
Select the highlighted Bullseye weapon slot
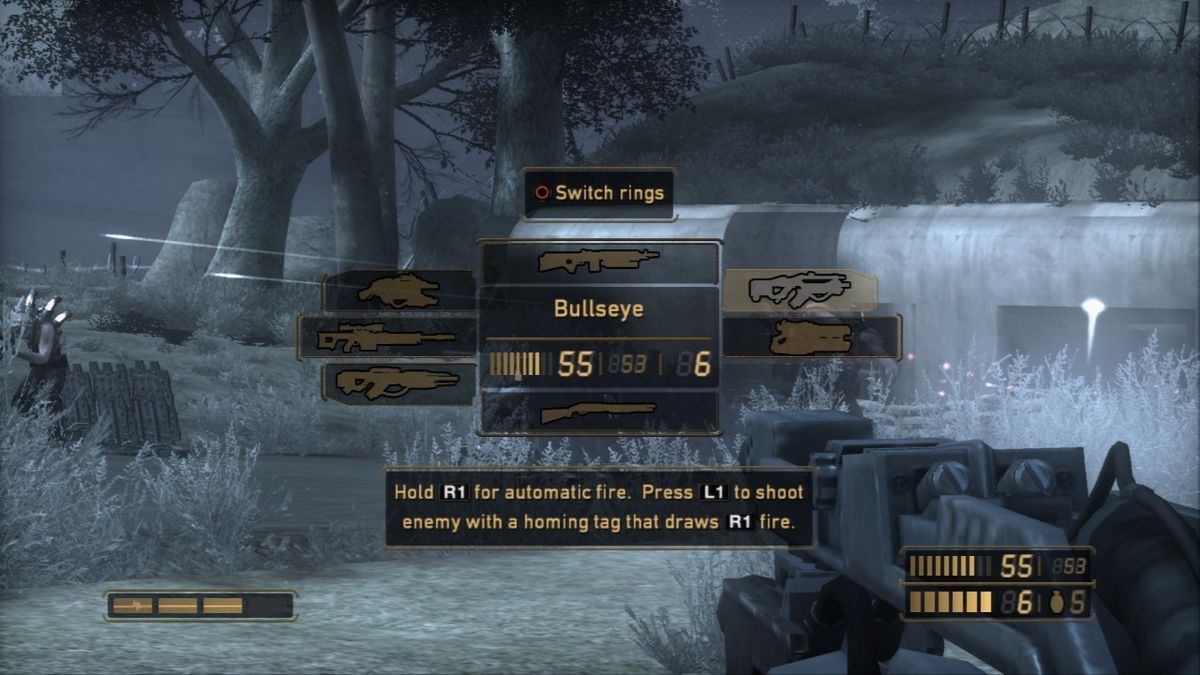pyautogui.click(x=799, y=289)
